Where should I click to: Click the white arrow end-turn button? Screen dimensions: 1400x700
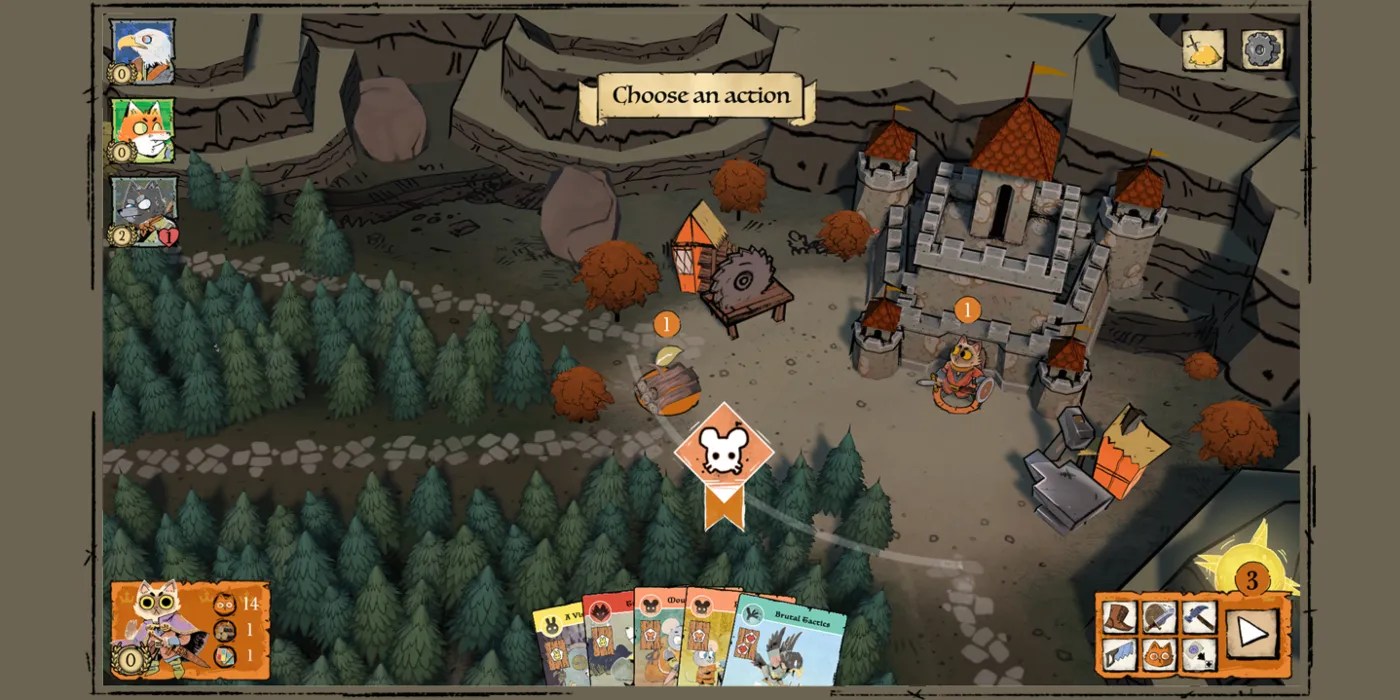[x=1252, y=633]
